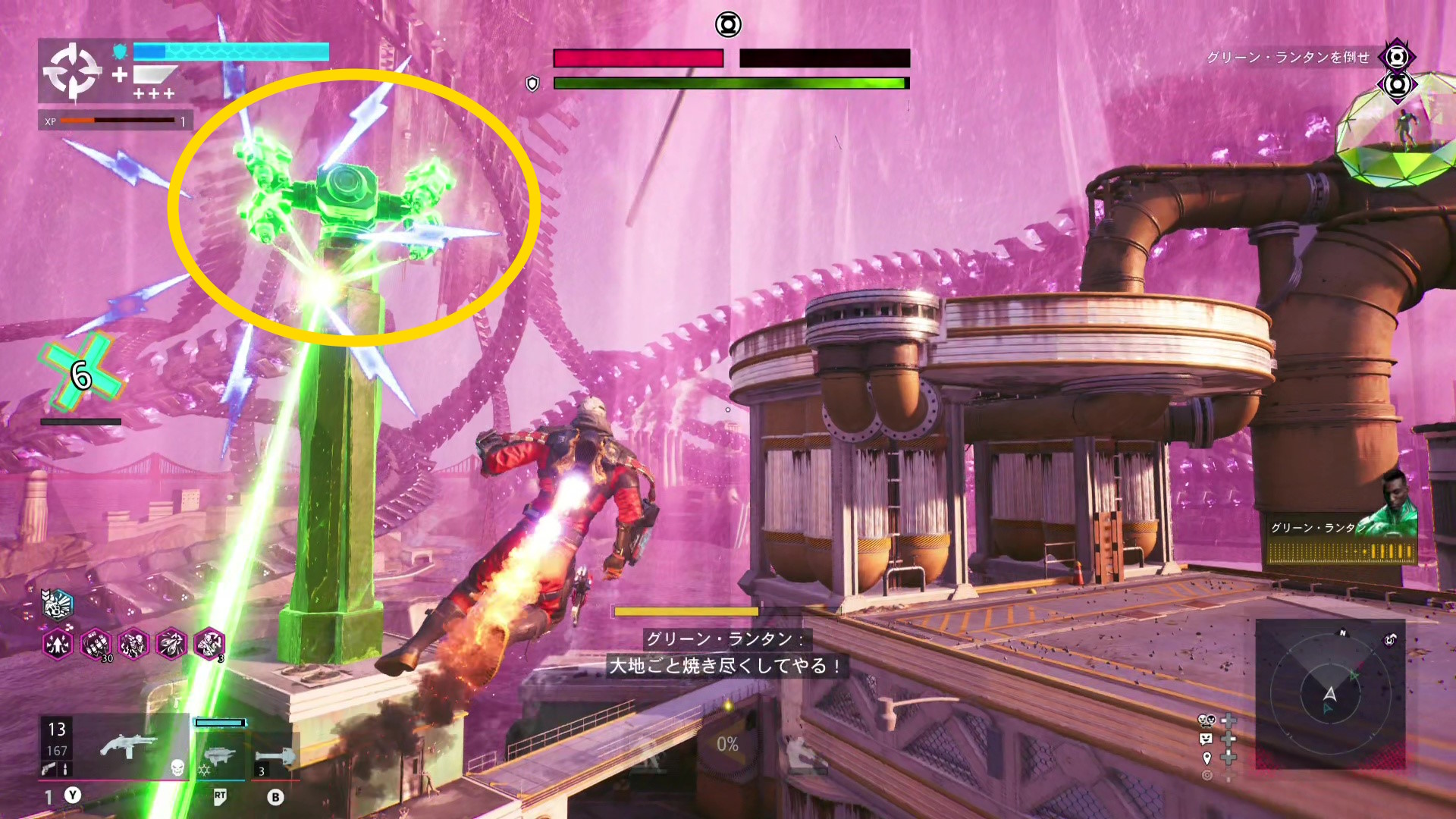Click the grenade buff icon showing 30
Screen dimensions: 1456x819
96,645
